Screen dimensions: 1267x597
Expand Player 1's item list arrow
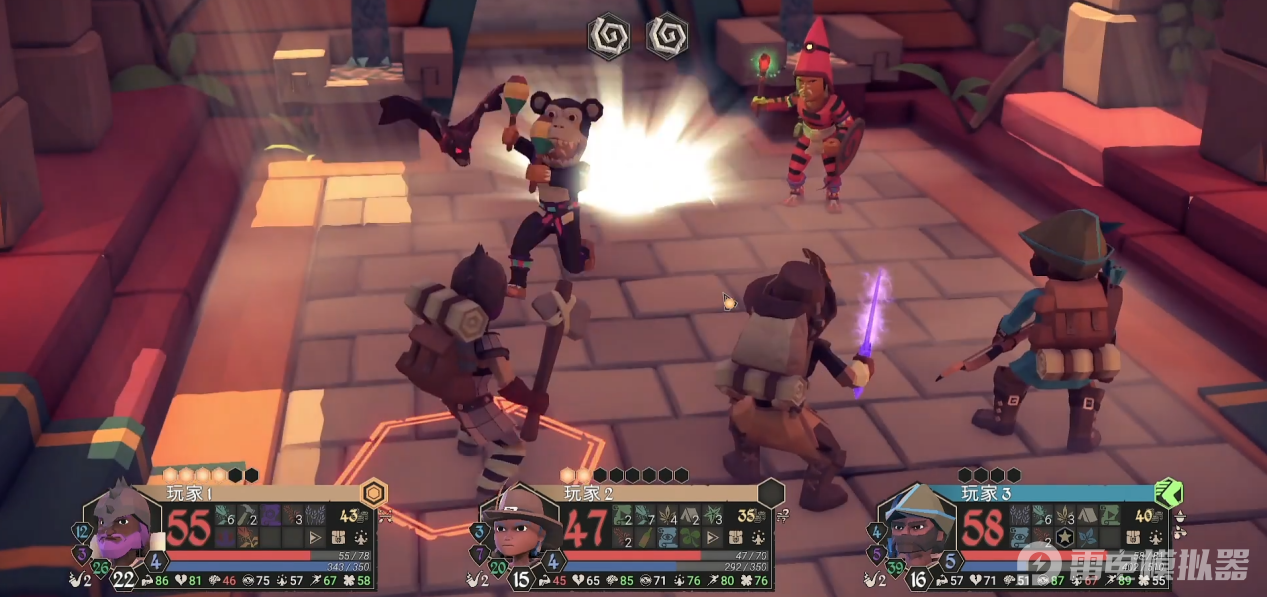click(x=315, y=538)
